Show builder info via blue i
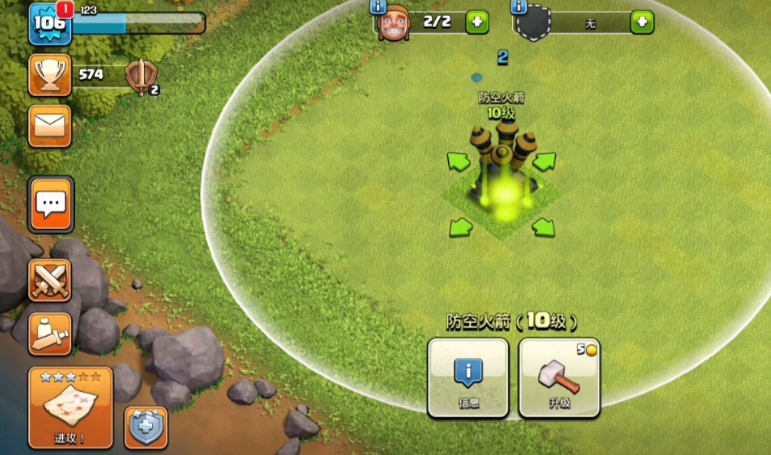771x455 pixels. 379,7
